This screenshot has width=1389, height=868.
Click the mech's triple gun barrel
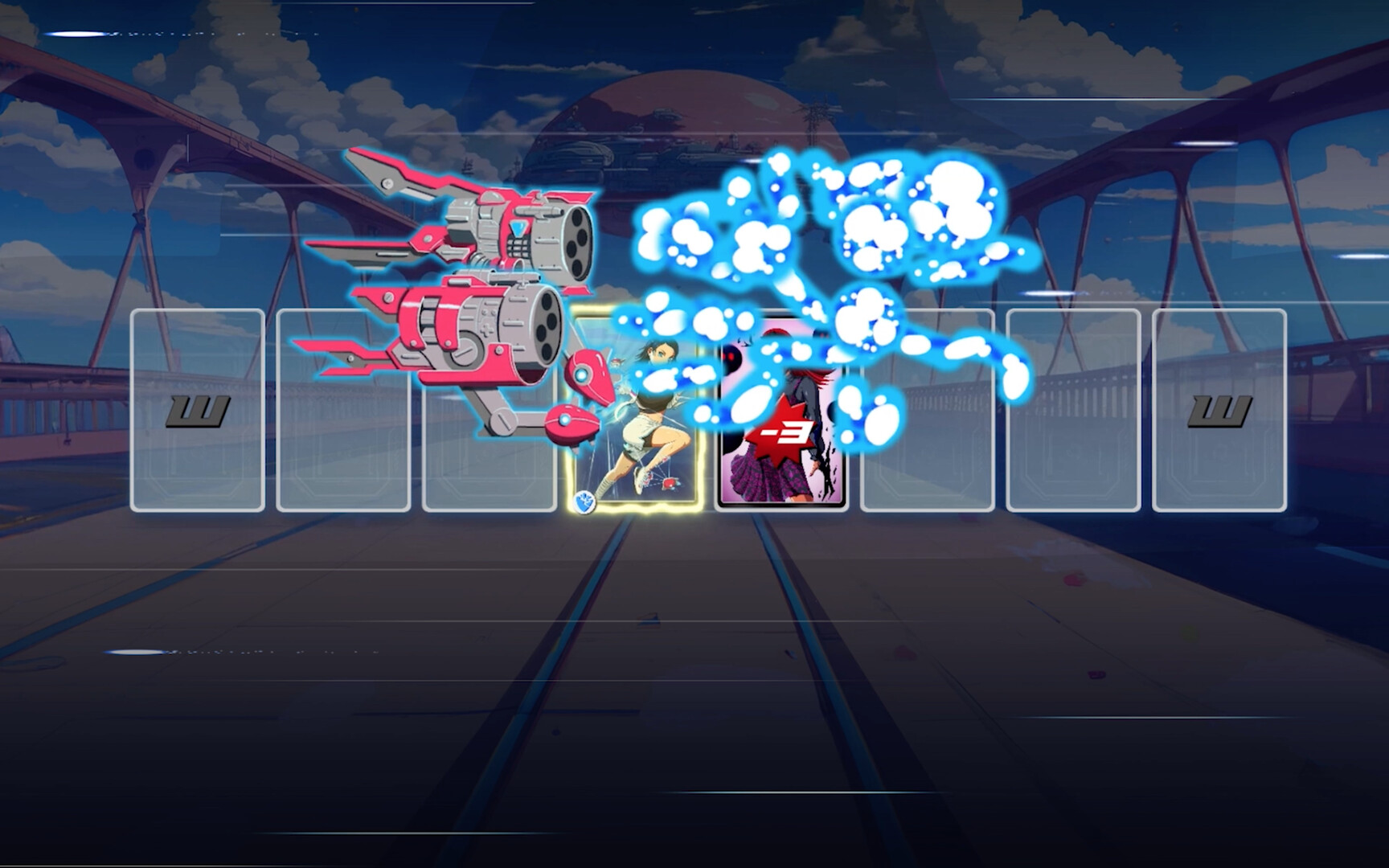(576, 241)
